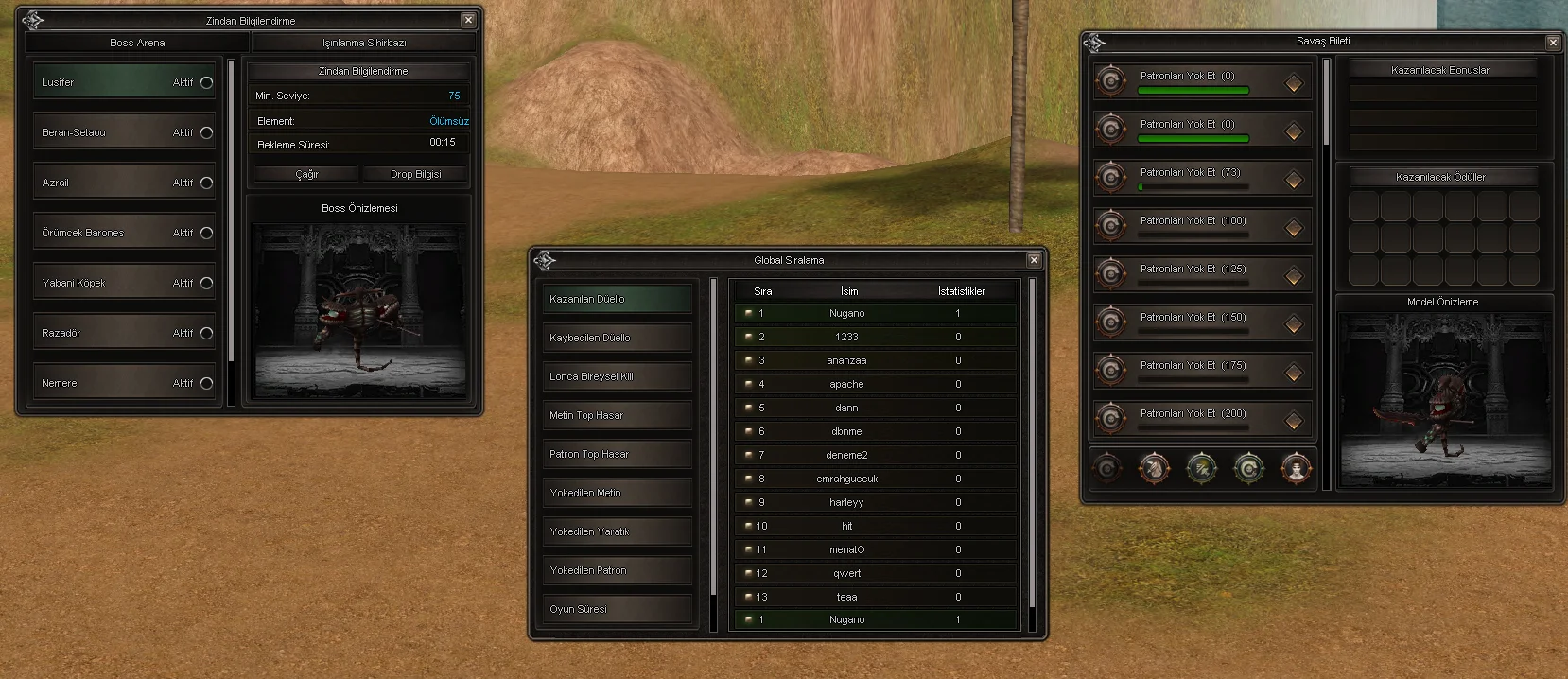The height and width of the screenshot is (679, 1568).
Task: Select Örümcek Barones from the boss list
Action: (x=124, y=233)
